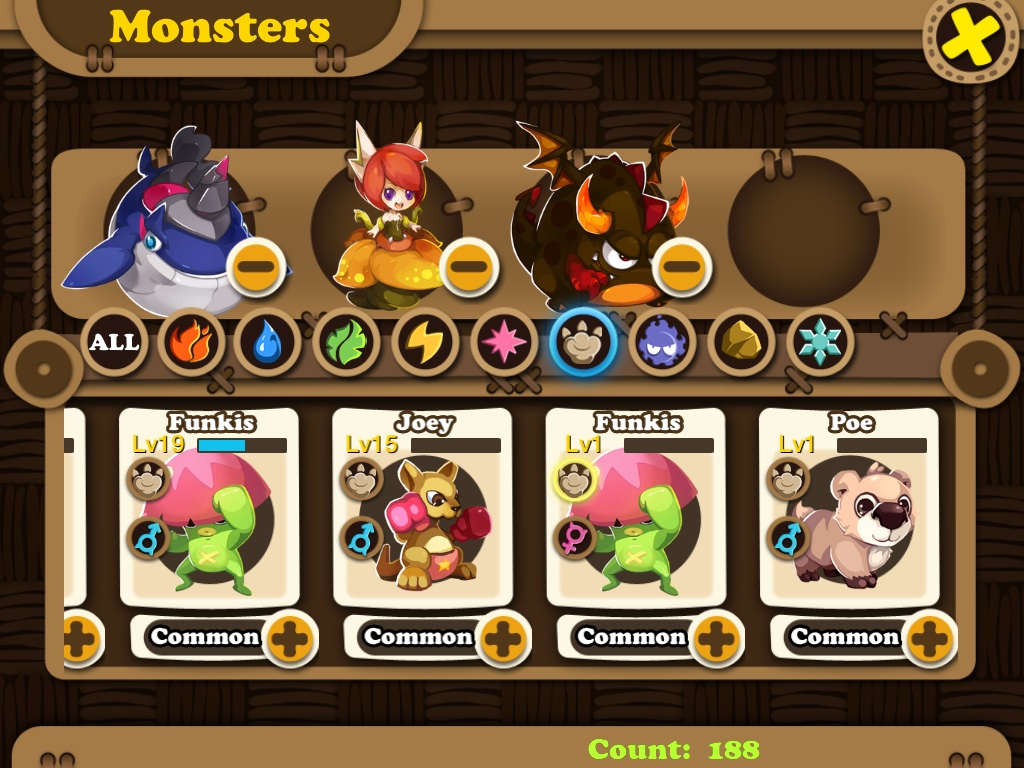Image resolution: width=1024 pixels, height=768 pixels.
Task: Close the Monsters screen
Action: [x=967, y=39]
